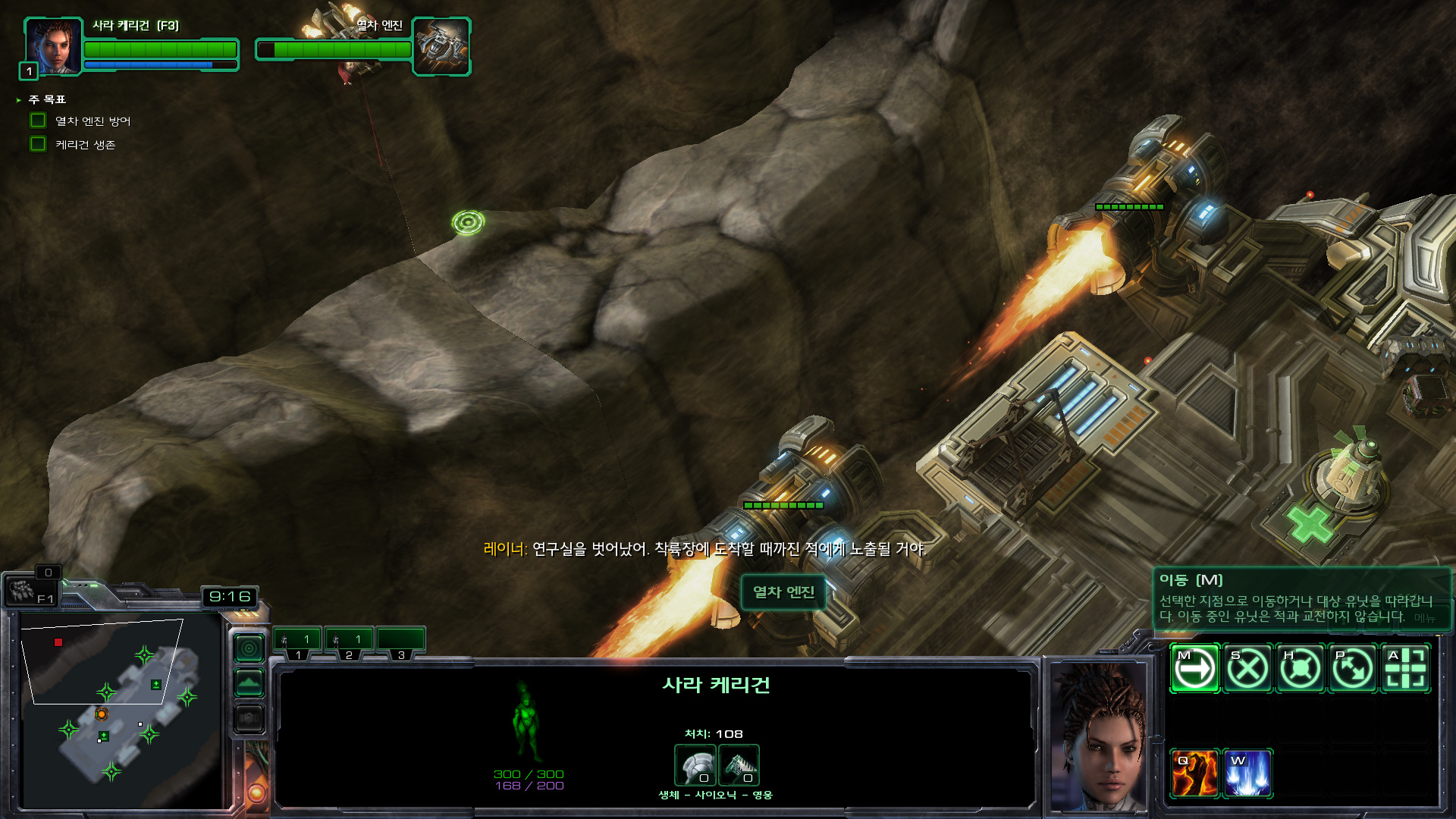Click Kerrigan's weapon upgrade icon
This screenshot has height=819, width=1456.
[739, 765]
